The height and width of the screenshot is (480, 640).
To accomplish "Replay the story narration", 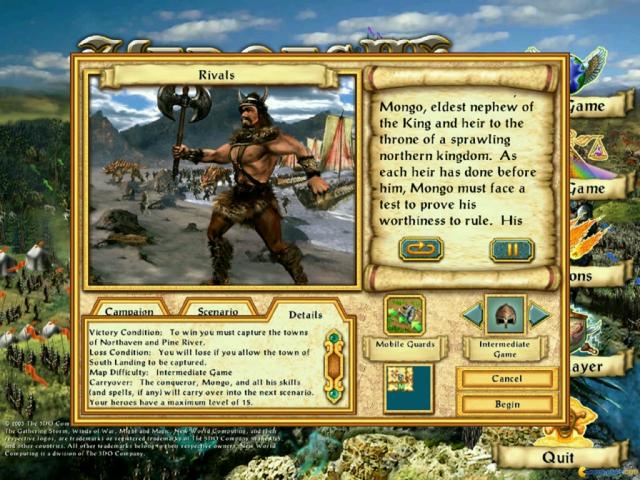I will click(x=421, y=249).
